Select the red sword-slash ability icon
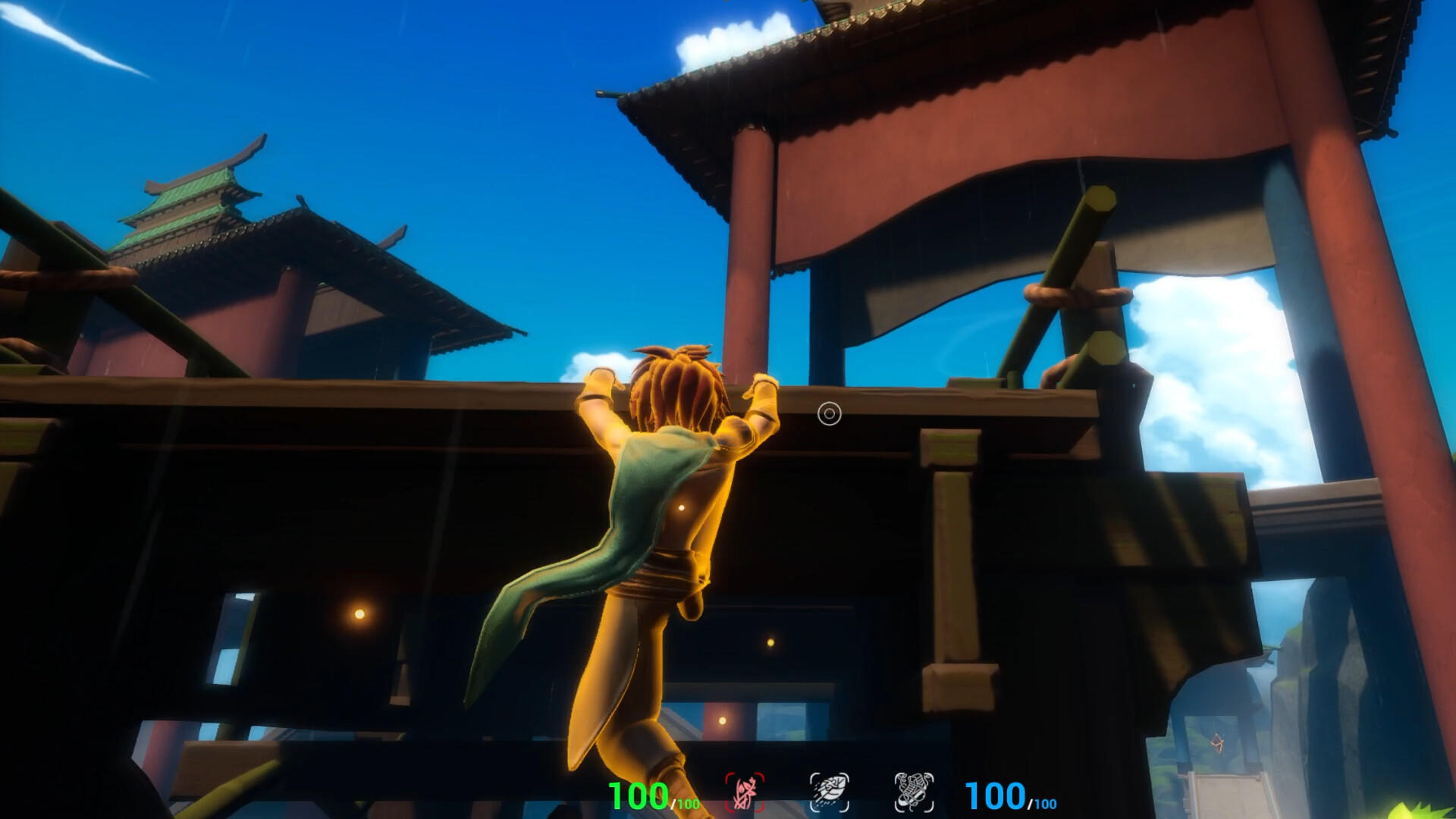This screenshot has width=1456, height=819. coord(745,792)
